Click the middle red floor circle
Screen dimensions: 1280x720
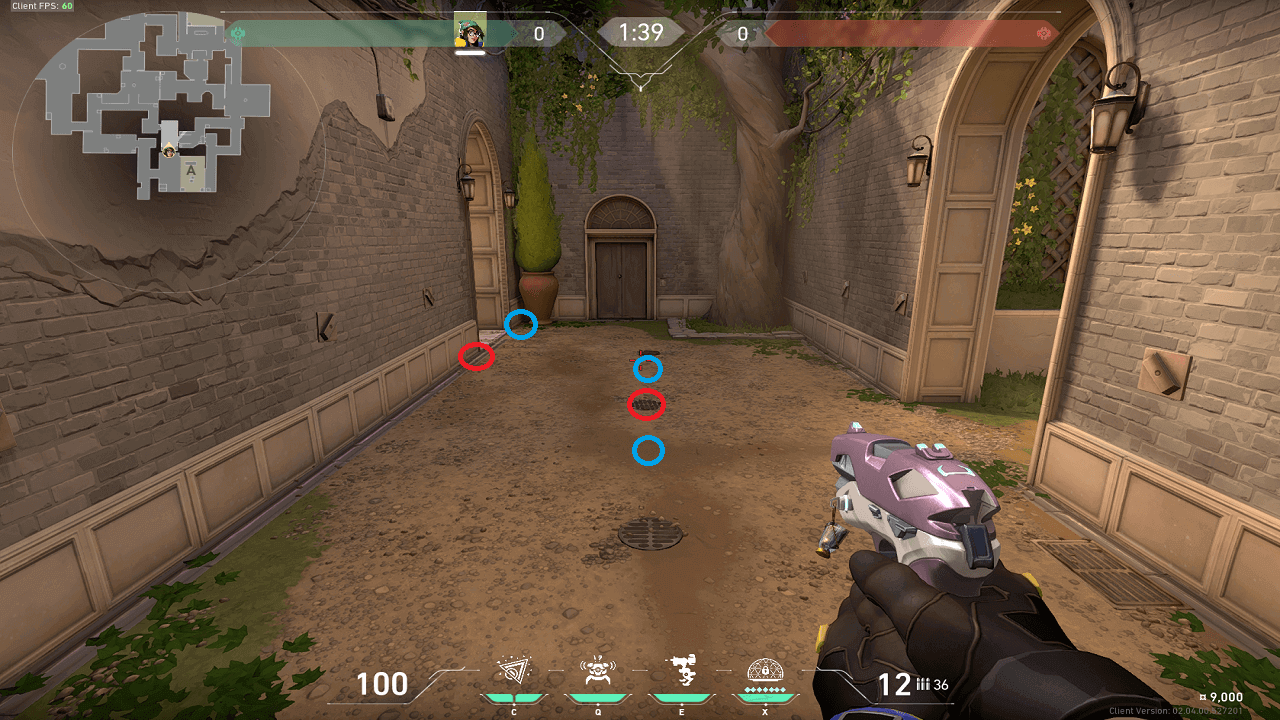[x=648, y=405]
